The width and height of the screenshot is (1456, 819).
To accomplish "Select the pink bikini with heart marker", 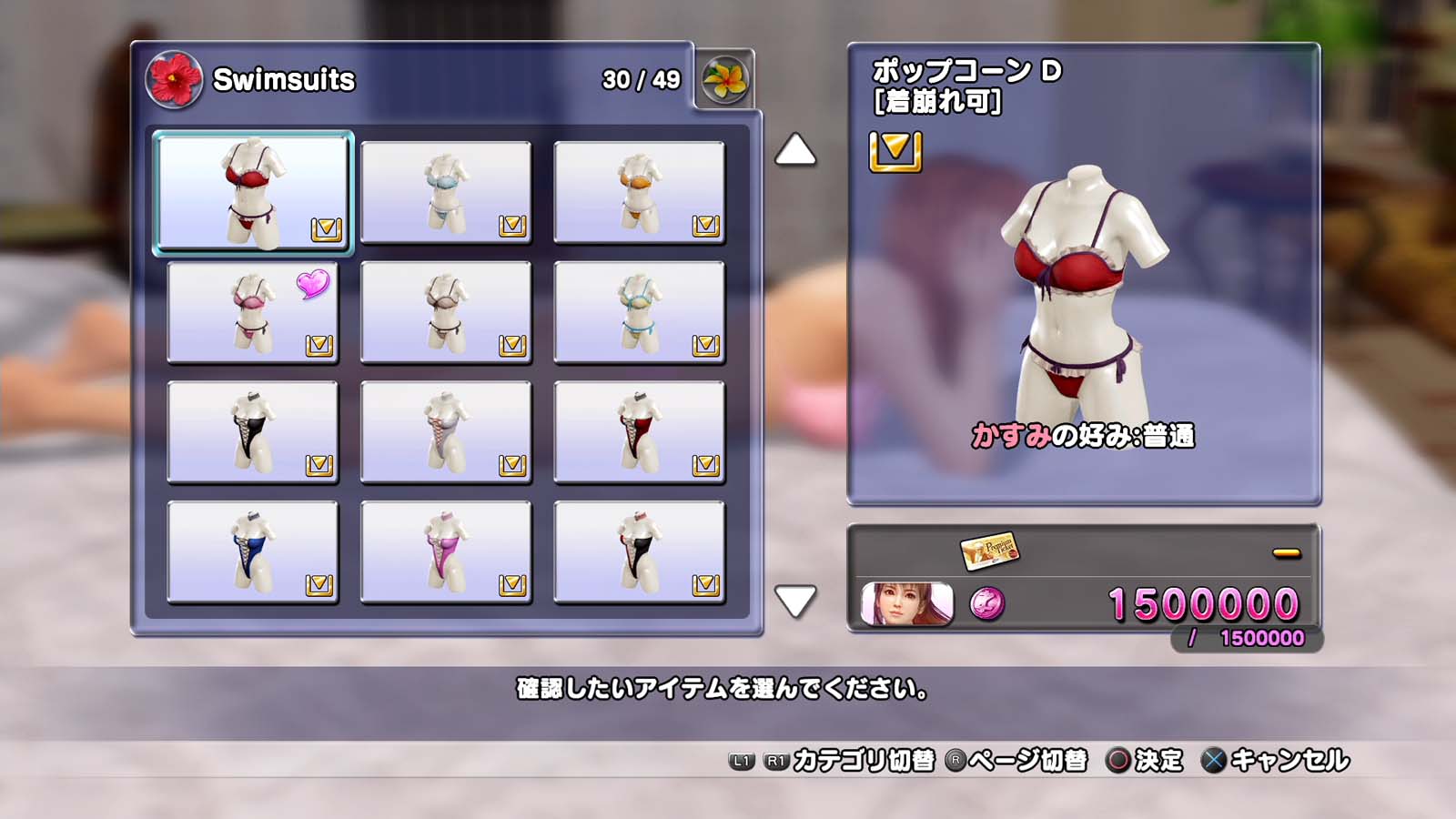I will (253, 312).
